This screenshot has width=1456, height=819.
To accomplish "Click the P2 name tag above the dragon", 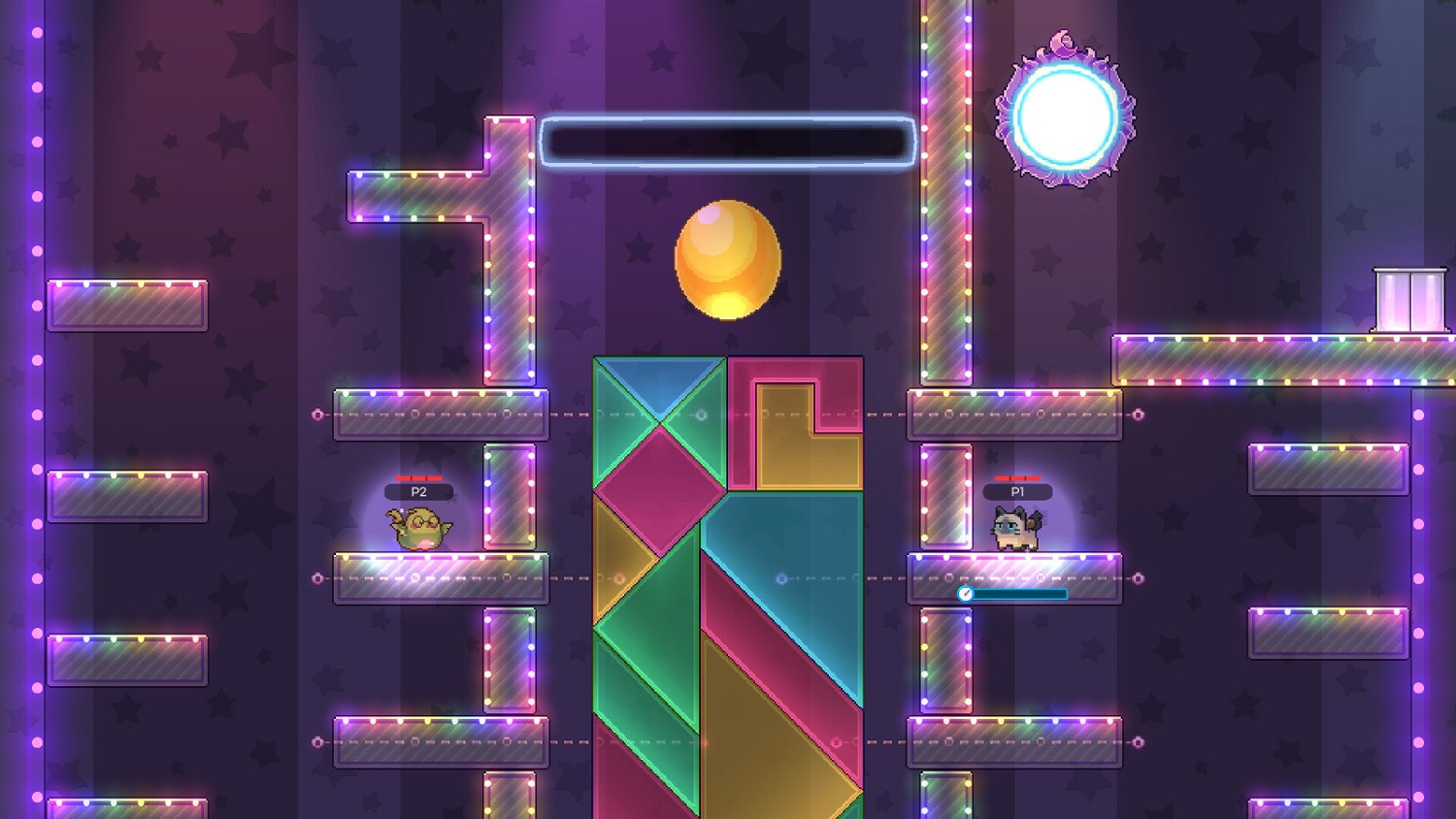I will (x=417, y=492).
